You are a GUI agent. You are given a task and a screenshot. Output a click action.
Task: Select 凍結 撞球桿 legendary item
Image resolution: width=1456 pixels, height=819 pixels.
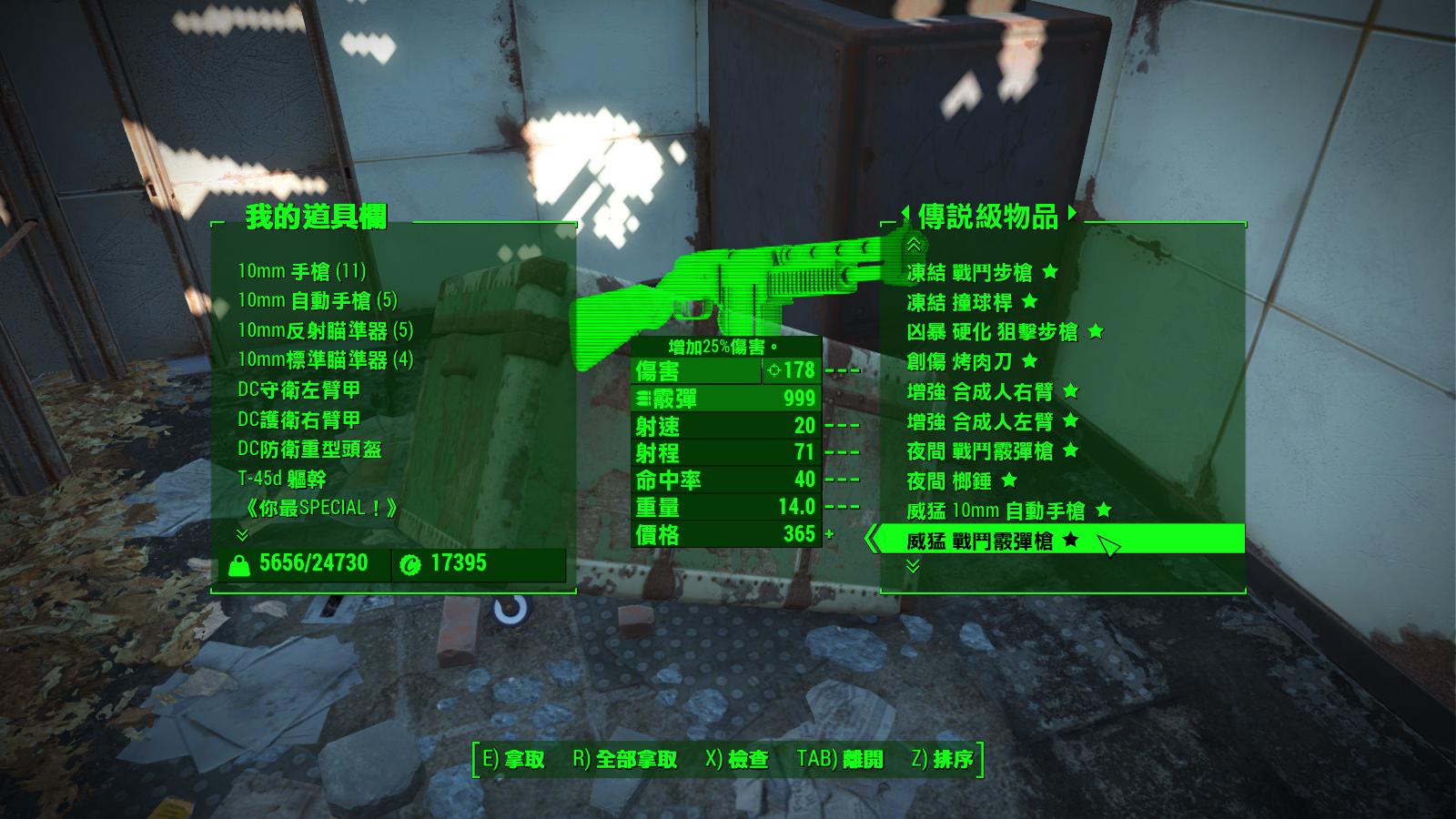pos(959,302)
